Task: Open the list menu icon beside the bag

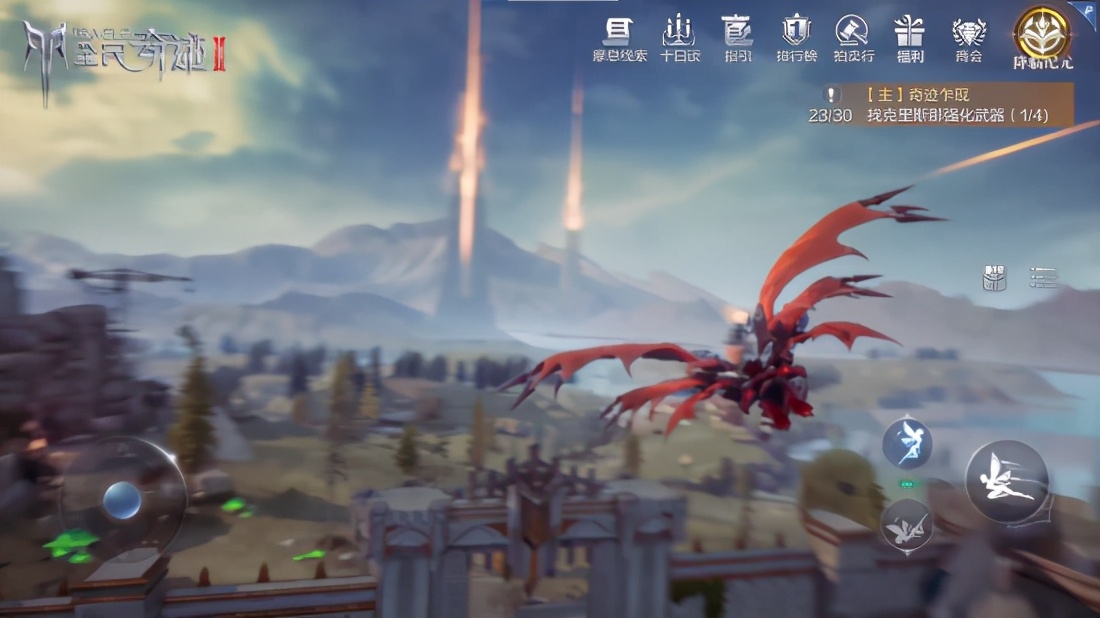Action: 1043,277
